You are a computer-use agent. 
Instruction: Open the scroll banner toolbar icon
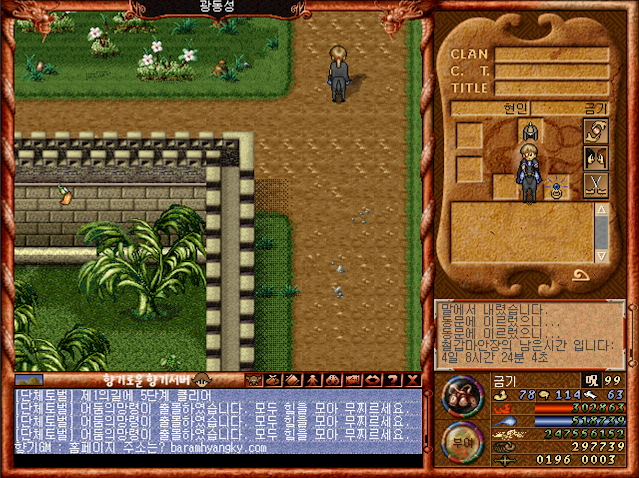(352, 380)
